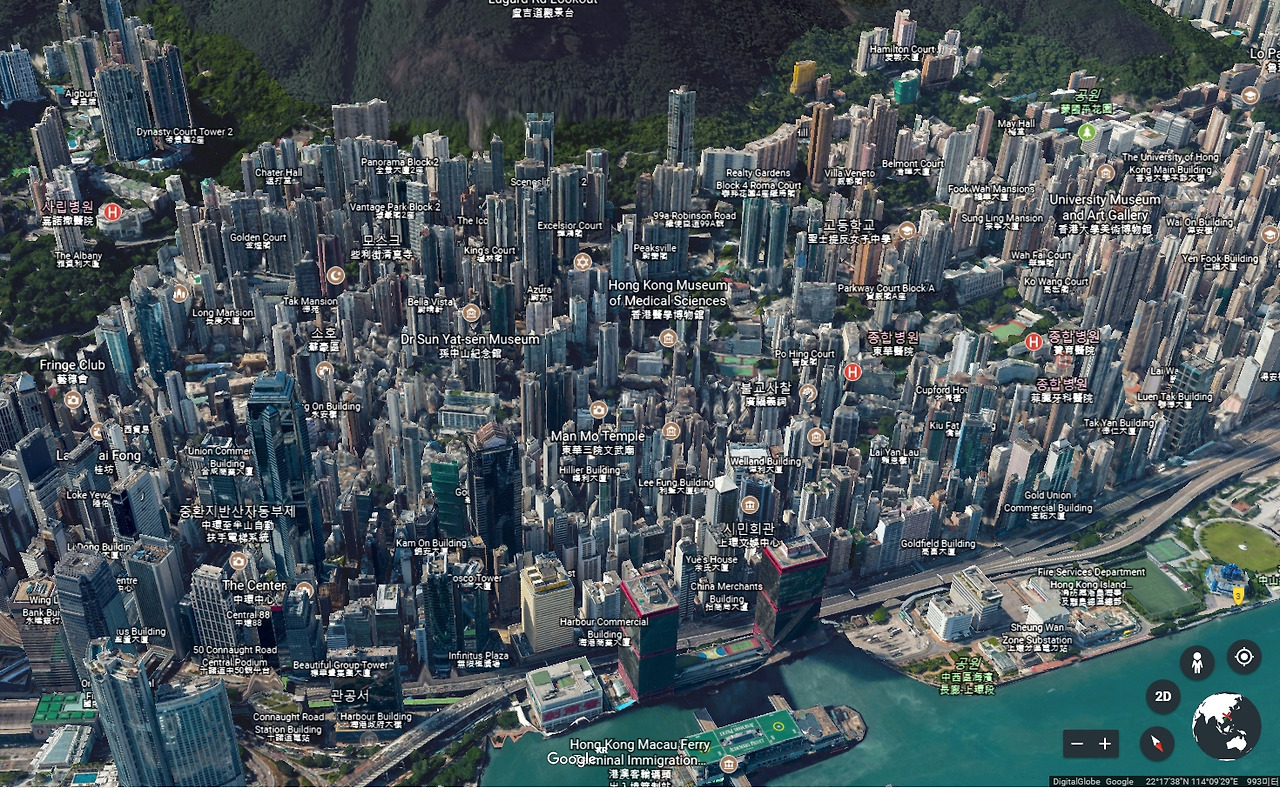Select the University Museum and Art Gallery marker
This screenshot has height=788, width=1280.
coord(1105,172)
